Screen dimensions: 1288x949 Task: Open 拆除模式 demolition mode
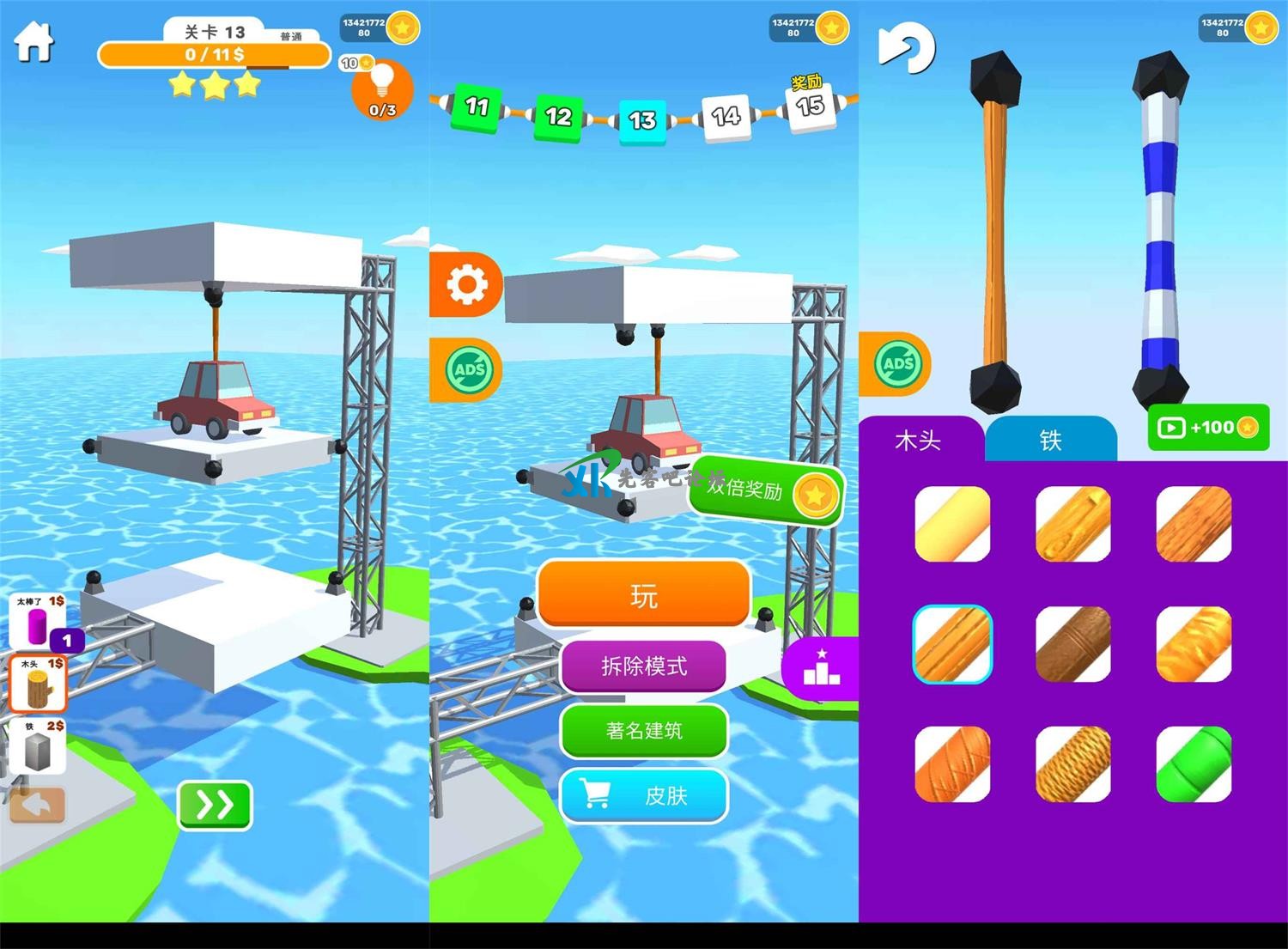(x=644, y=666)
